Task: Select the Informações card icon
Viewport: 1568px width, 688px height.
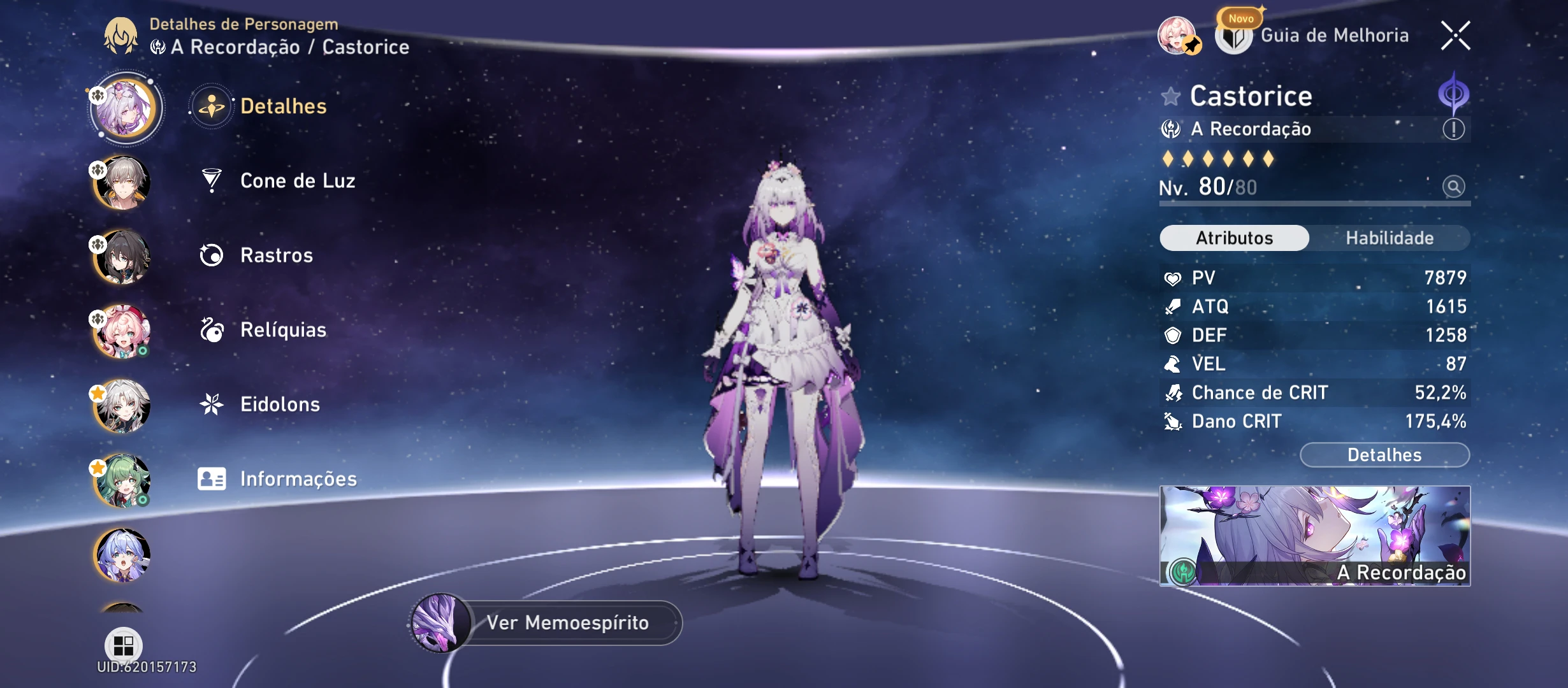Action: (x=212, y=478)
